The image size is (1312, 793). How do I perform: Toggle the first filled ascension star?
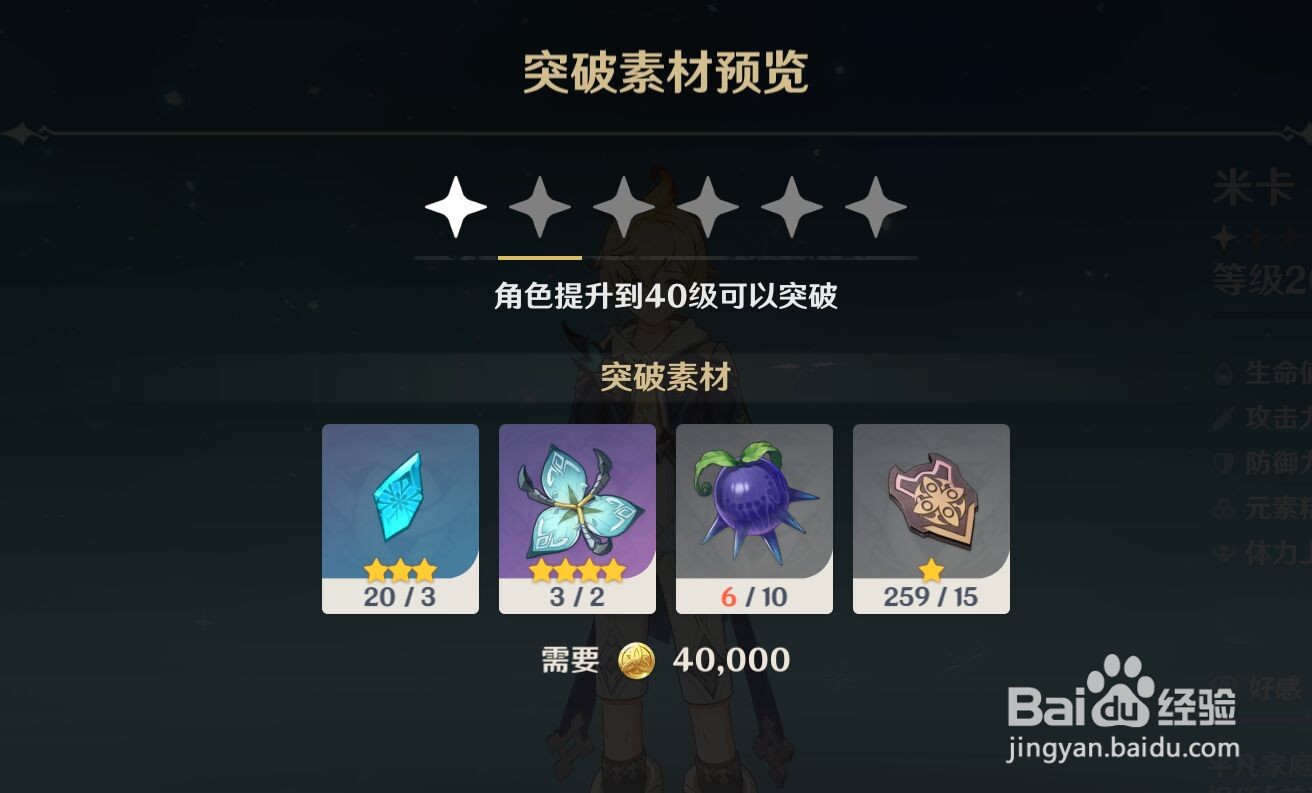point(456,205)
